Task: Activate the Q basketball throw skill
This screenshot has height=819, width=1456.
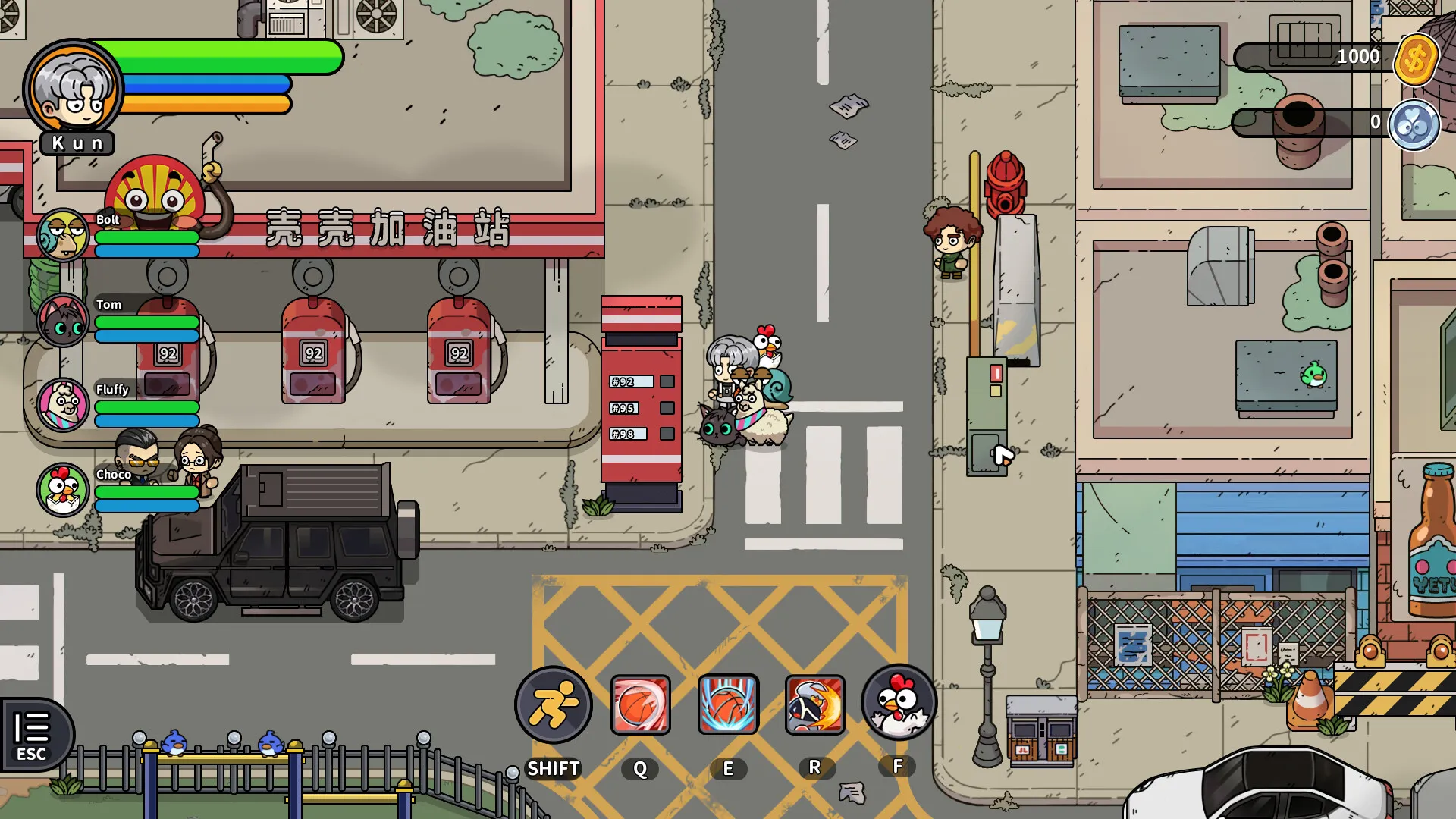Action: [x=641, y=704]
